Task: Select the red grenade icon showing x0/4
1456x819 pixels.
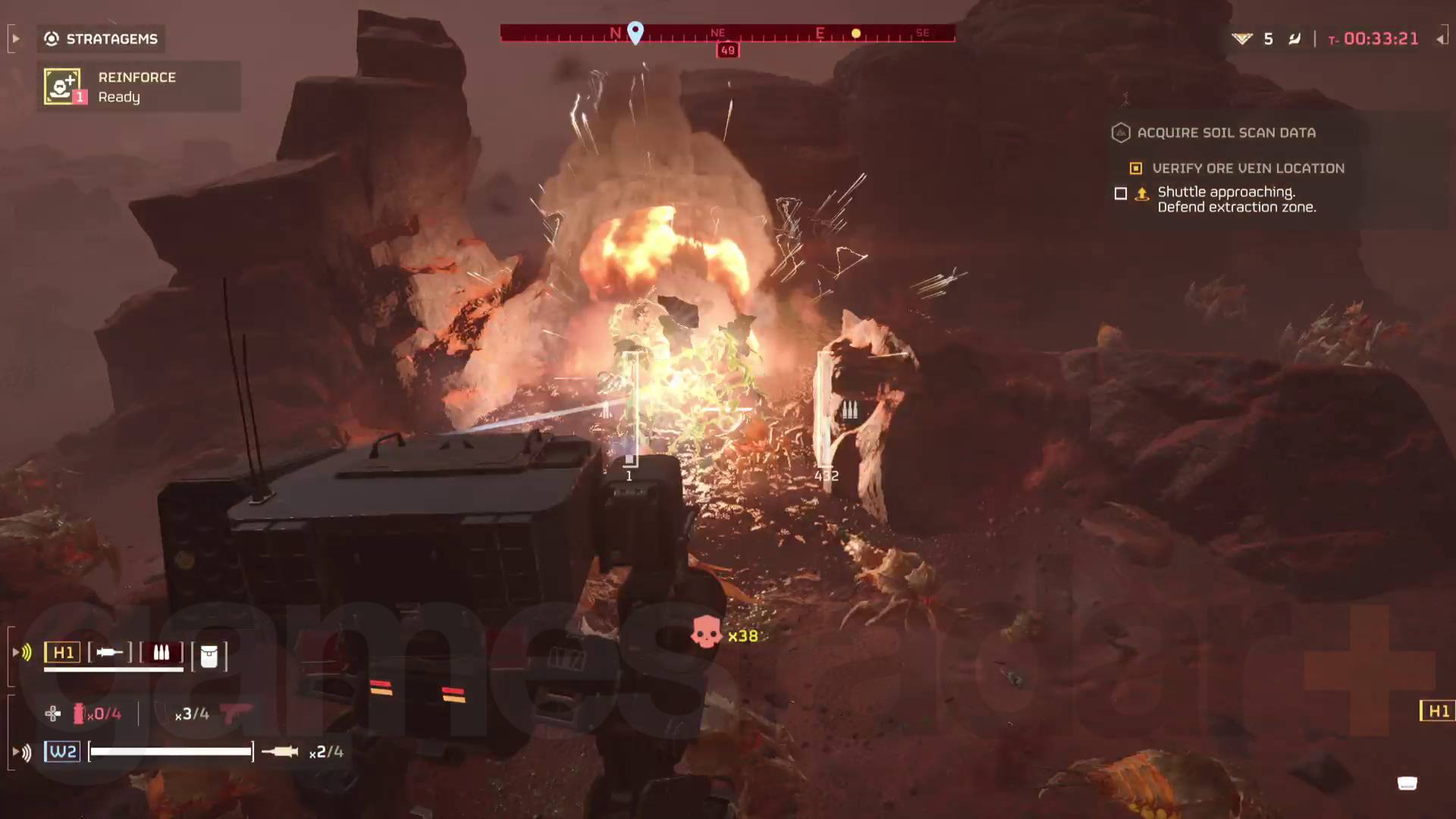Action: coord(79,713)
